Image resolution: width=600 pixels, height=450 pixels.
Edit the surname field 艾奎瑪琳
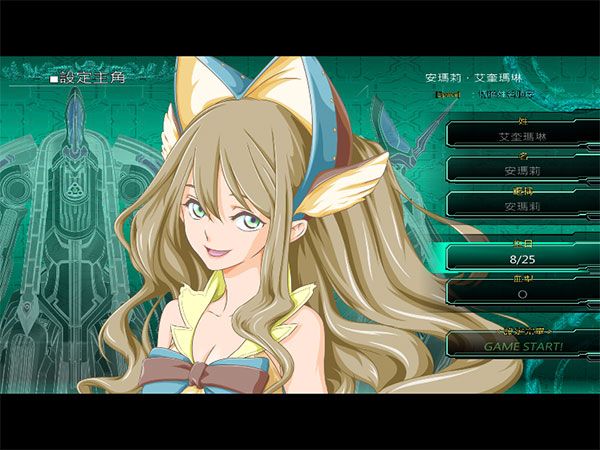pyautogui.click(x=522, y=135)
